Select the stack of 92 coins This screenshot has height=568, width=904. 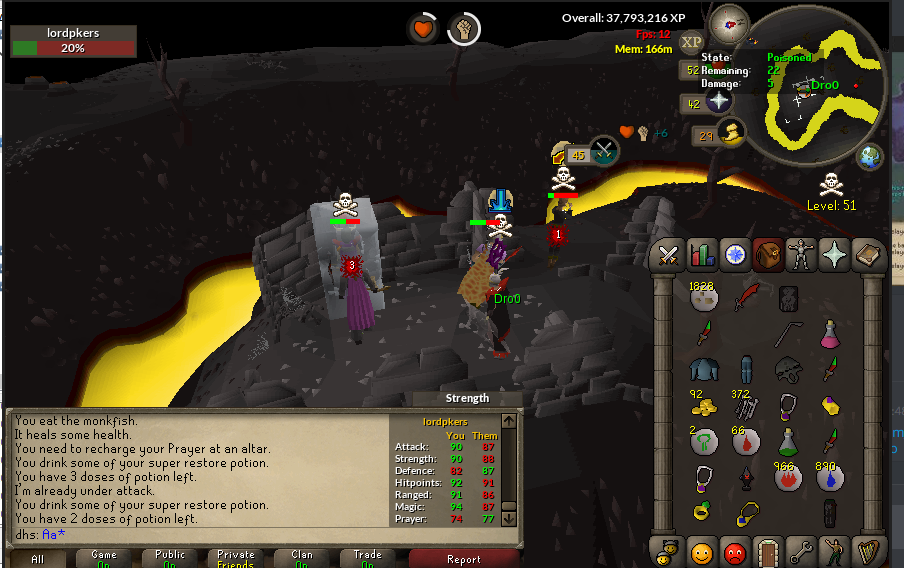[x=704, y=406]
